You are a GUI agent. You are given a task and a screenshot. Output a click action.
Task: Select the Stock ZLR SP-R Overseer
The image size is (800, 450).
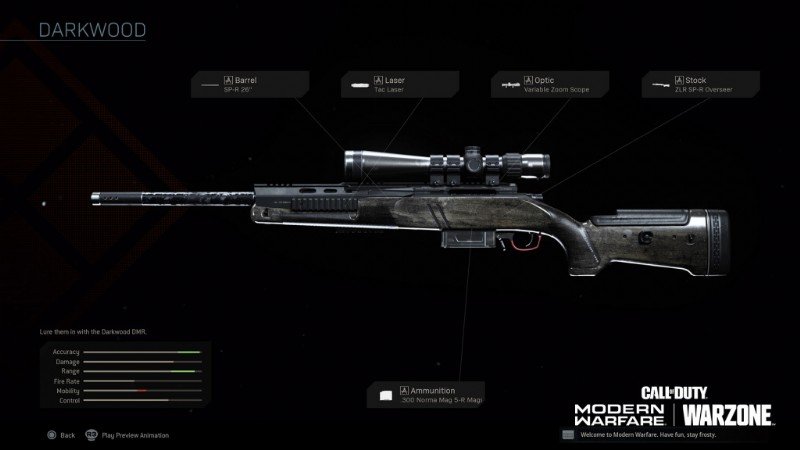[x=700, y=84]
